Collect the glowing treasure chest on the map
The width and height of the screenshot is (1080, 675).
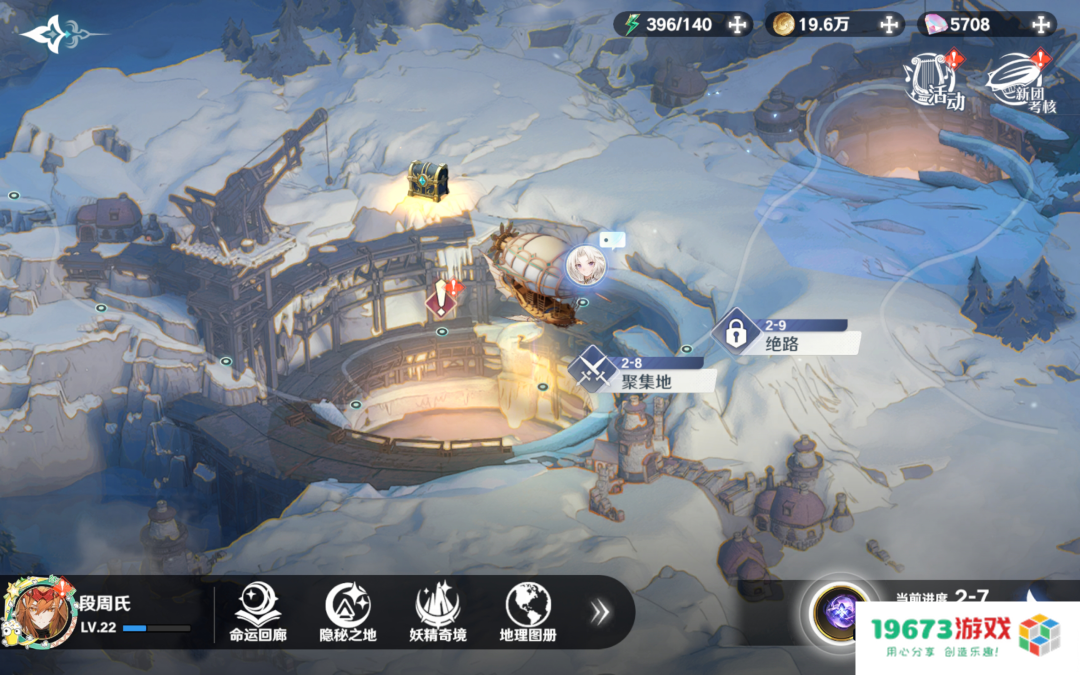(427, 182)
